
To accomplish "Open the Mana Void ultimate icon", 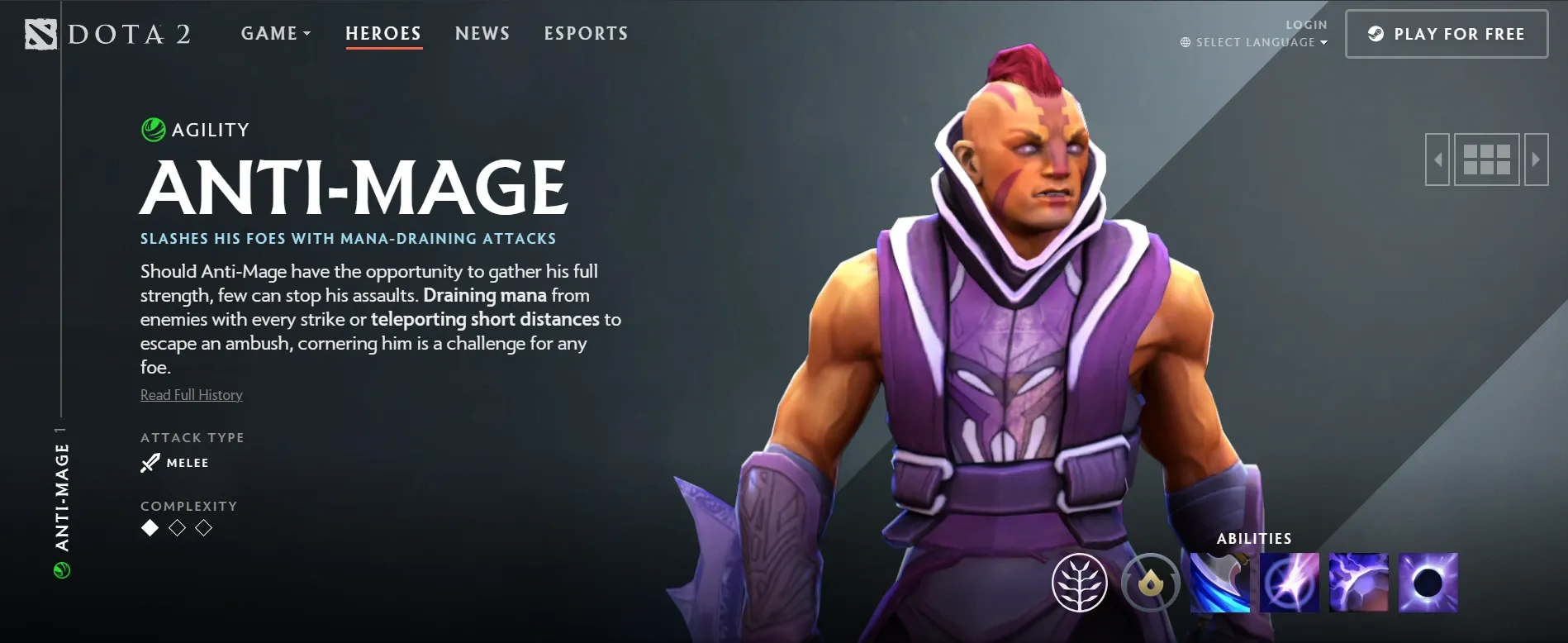I will point(1429,583).
